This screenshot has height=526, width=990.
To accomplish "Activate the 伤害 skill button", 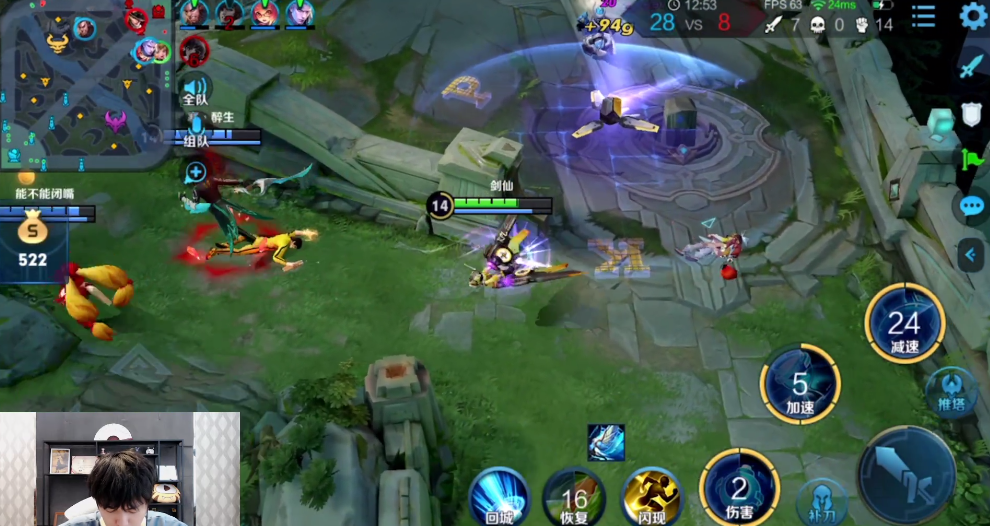I will coord(739,487).
